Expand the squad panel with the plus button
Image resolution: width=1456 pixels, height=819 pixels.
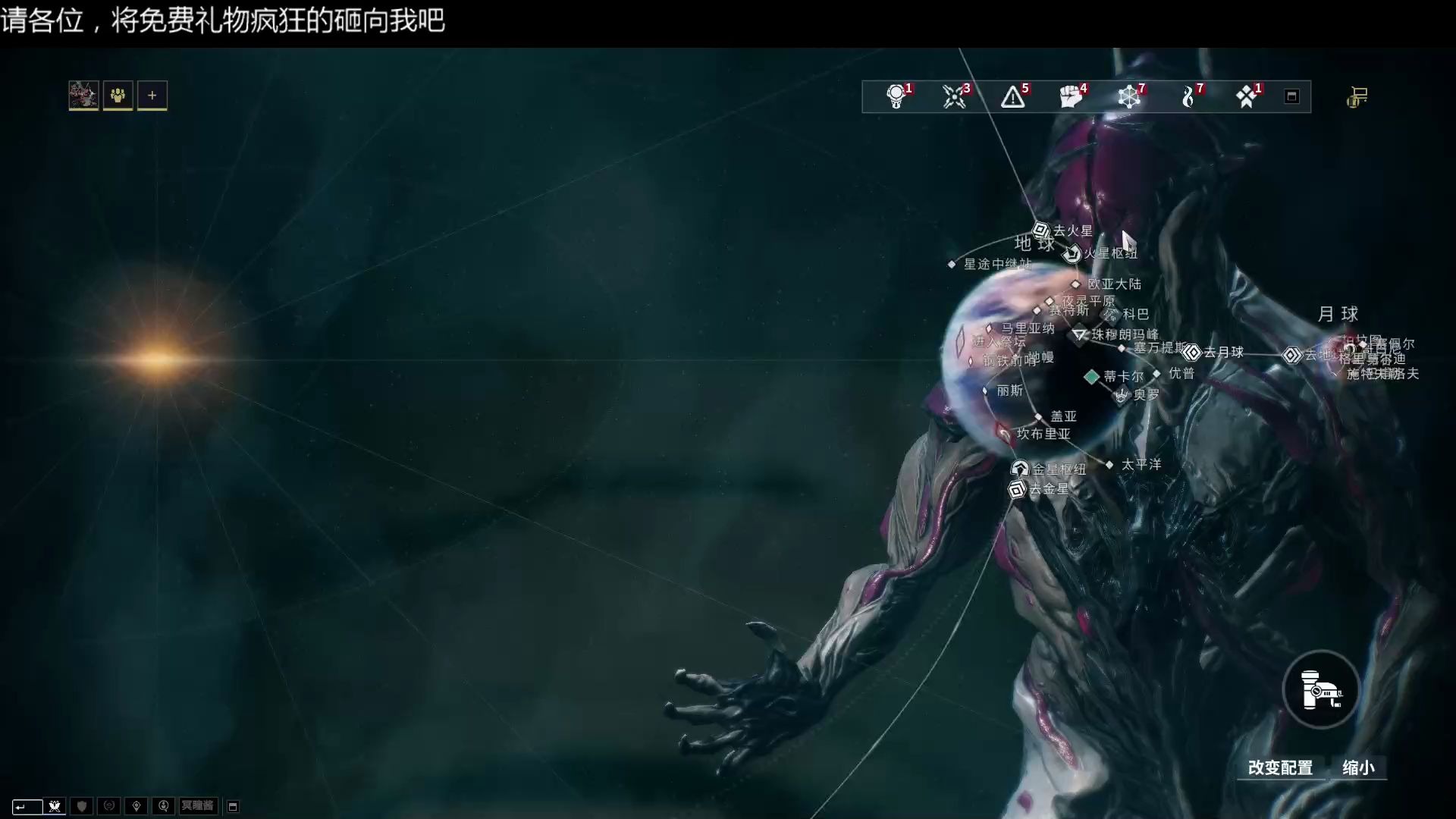(152, 96)
